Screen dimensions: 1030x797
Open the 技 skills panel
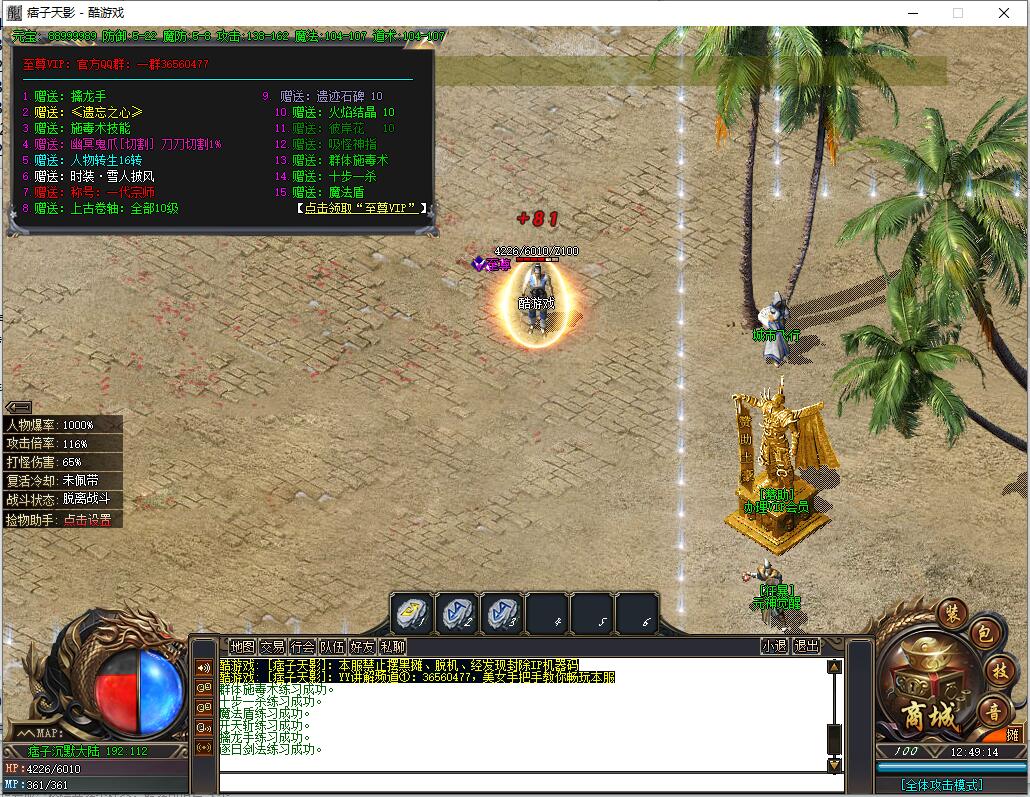click(999, 670)
